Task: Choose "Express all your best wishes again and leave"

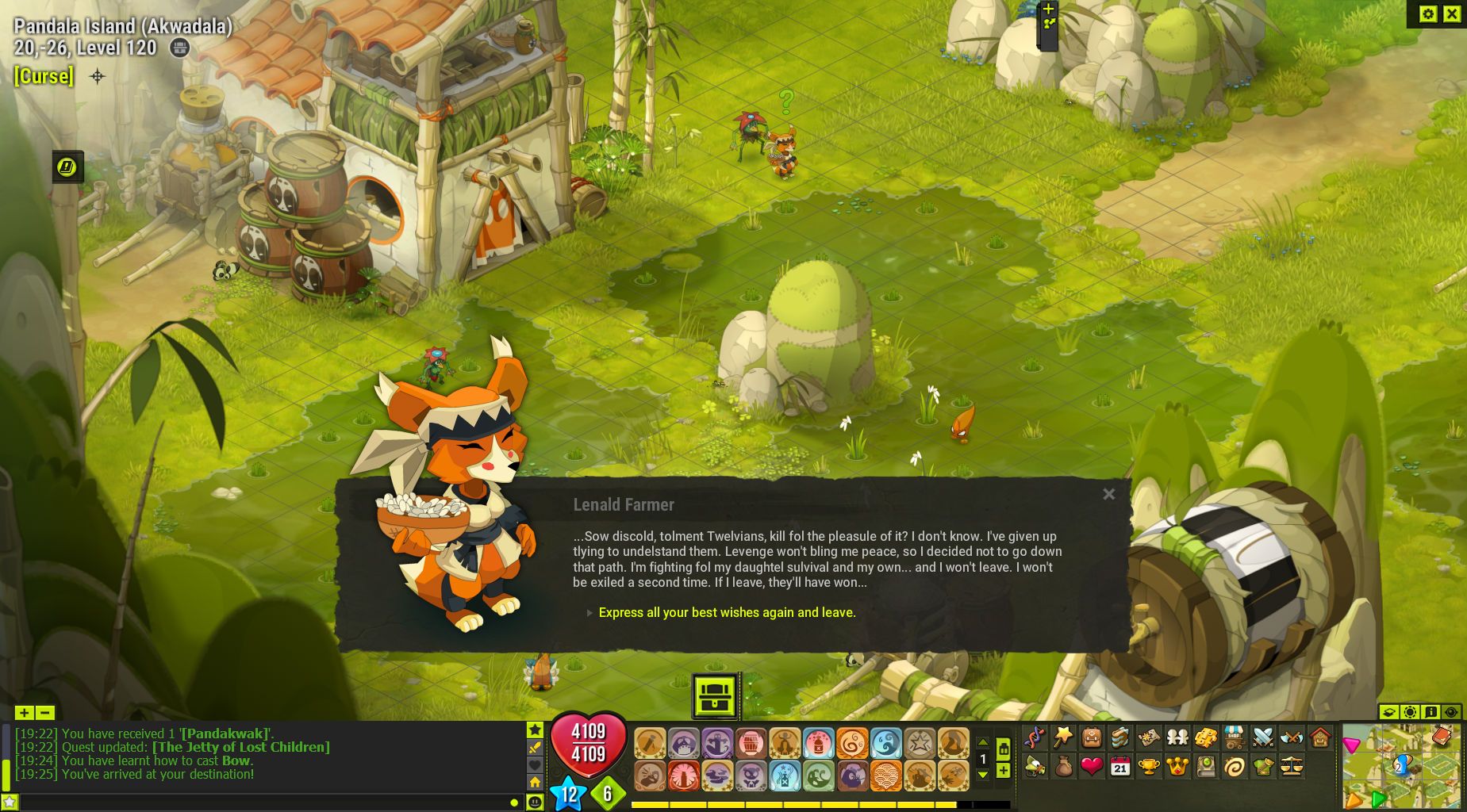Action: pyautogui.click(x=727, y=612)
